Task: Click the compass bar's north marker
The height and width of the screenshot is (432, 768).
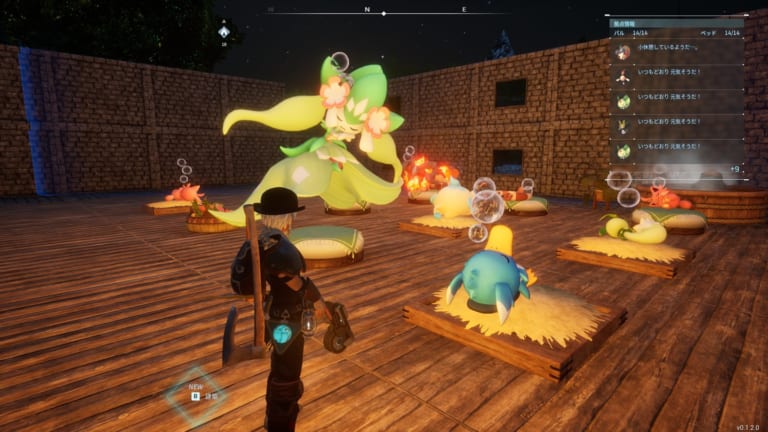Action: pos(367,9)
